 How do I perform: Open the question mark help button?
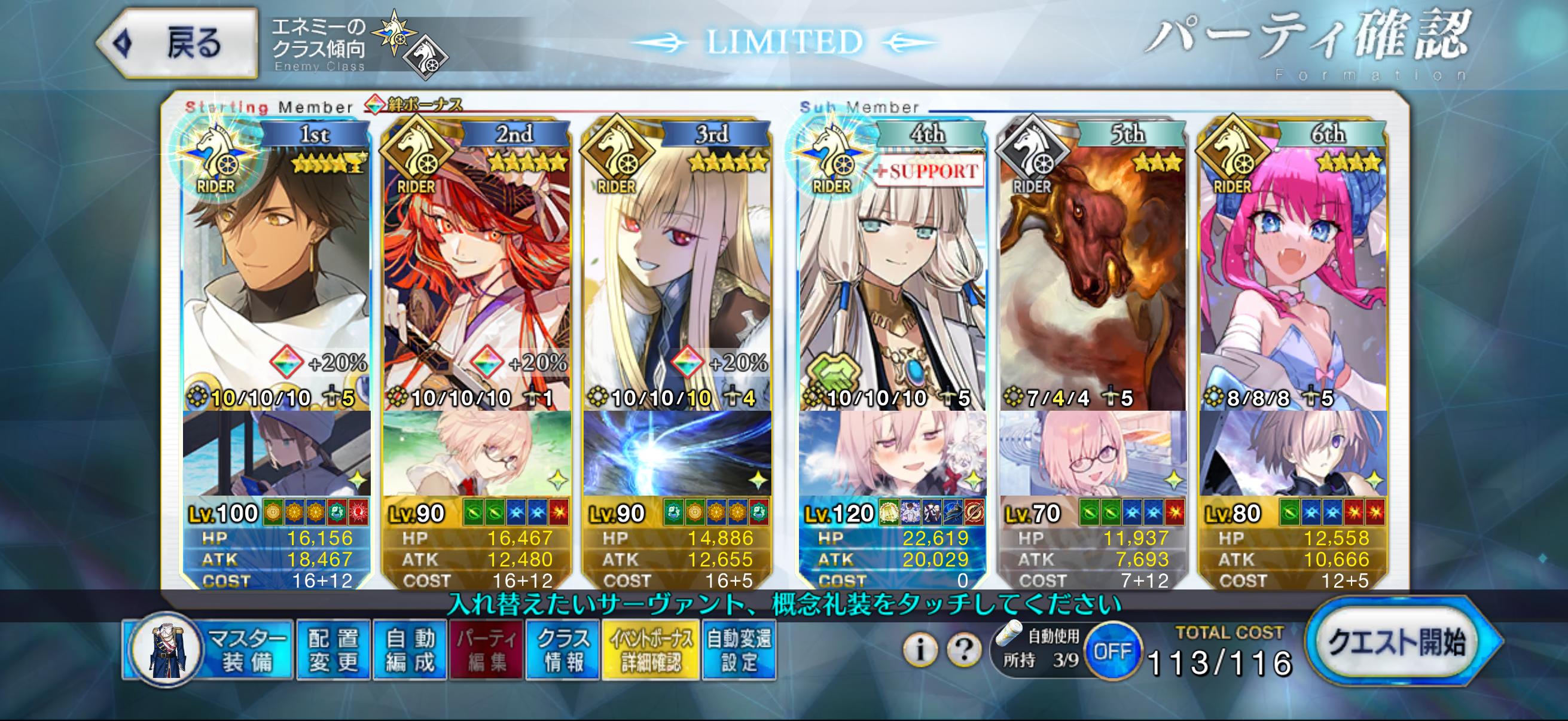tap(963, 650)
